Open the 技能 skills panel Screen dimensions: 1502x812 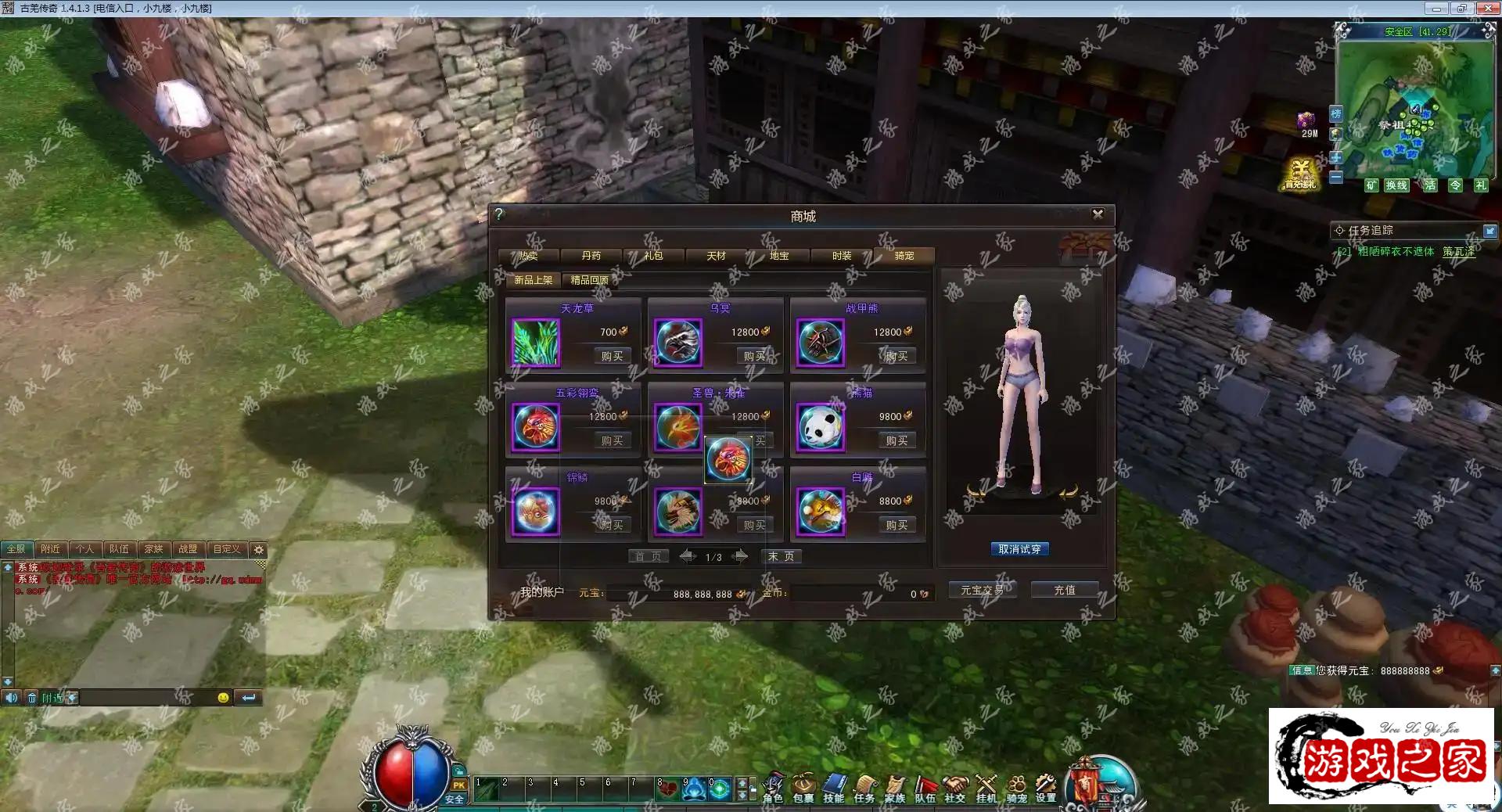pos(834,789)
